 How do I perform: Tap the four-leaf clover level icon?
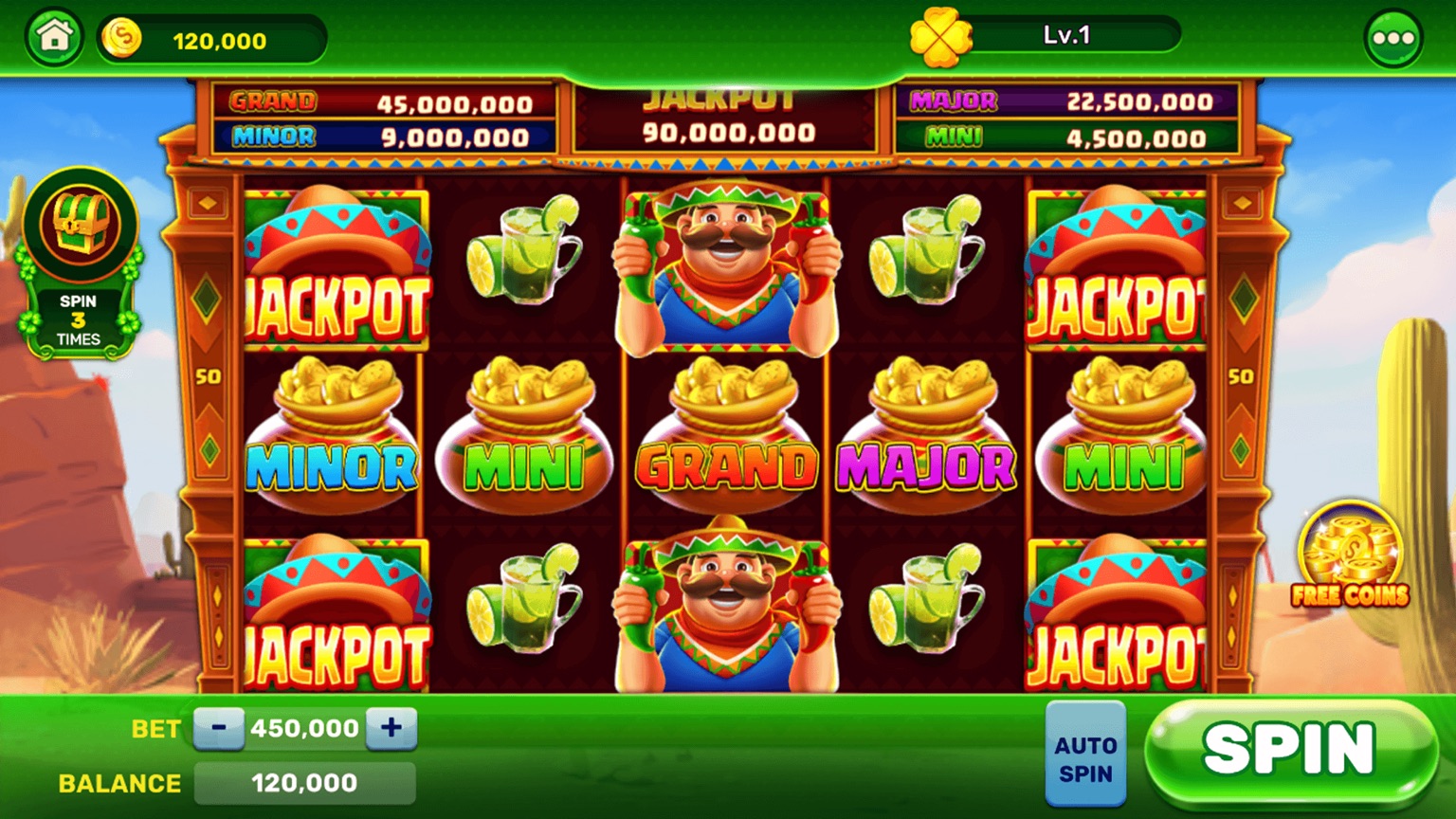click(x=940, y=39)
